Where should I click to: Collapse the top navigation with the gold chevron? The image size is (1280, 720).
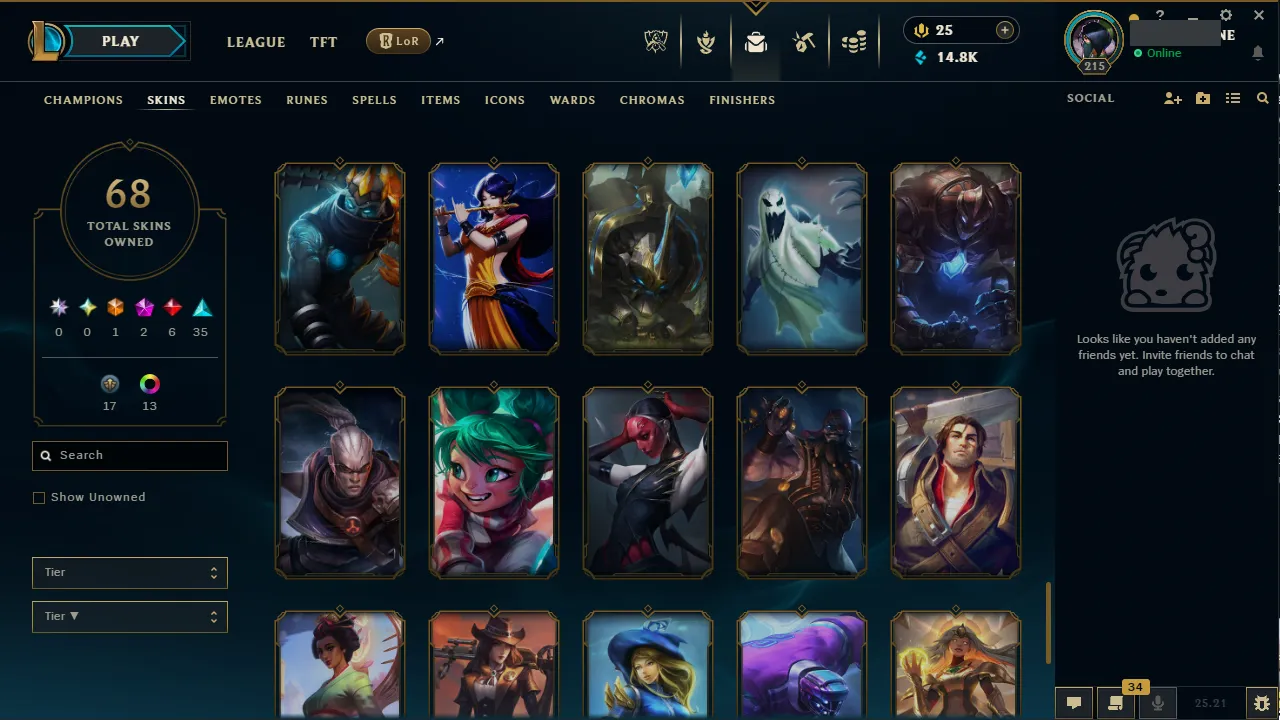point(755,6)
